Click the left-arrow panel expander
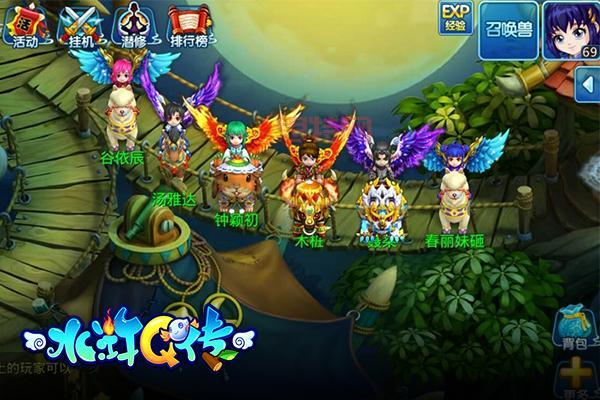Screen dimensions: 600x400 point(587,88)
